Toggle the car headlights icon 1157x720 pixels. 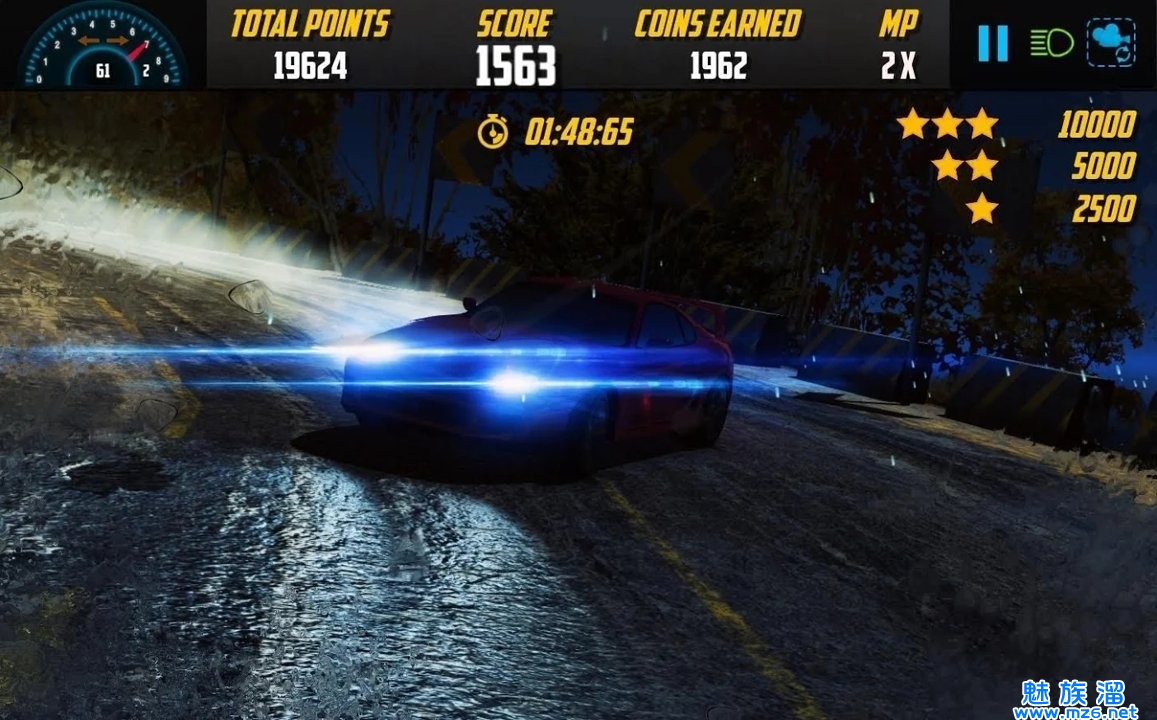[x=1051, y=43]
